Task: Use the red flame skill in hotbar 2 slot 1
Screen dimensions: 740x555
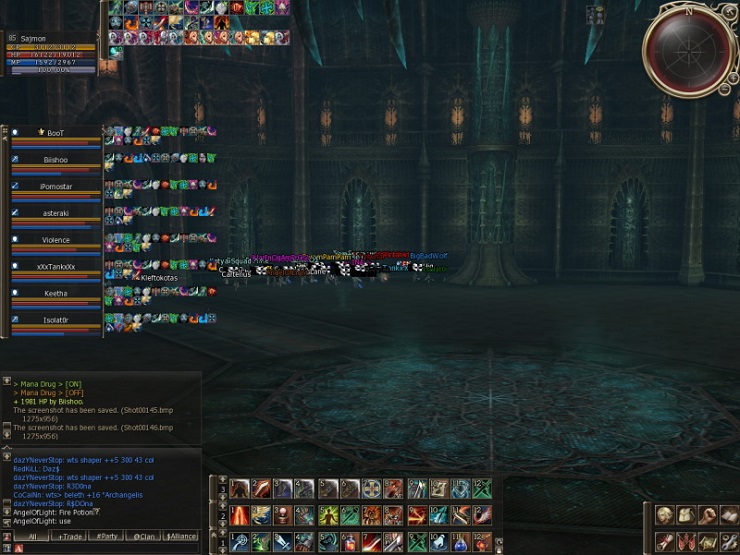Action: (x=240, y=515)
